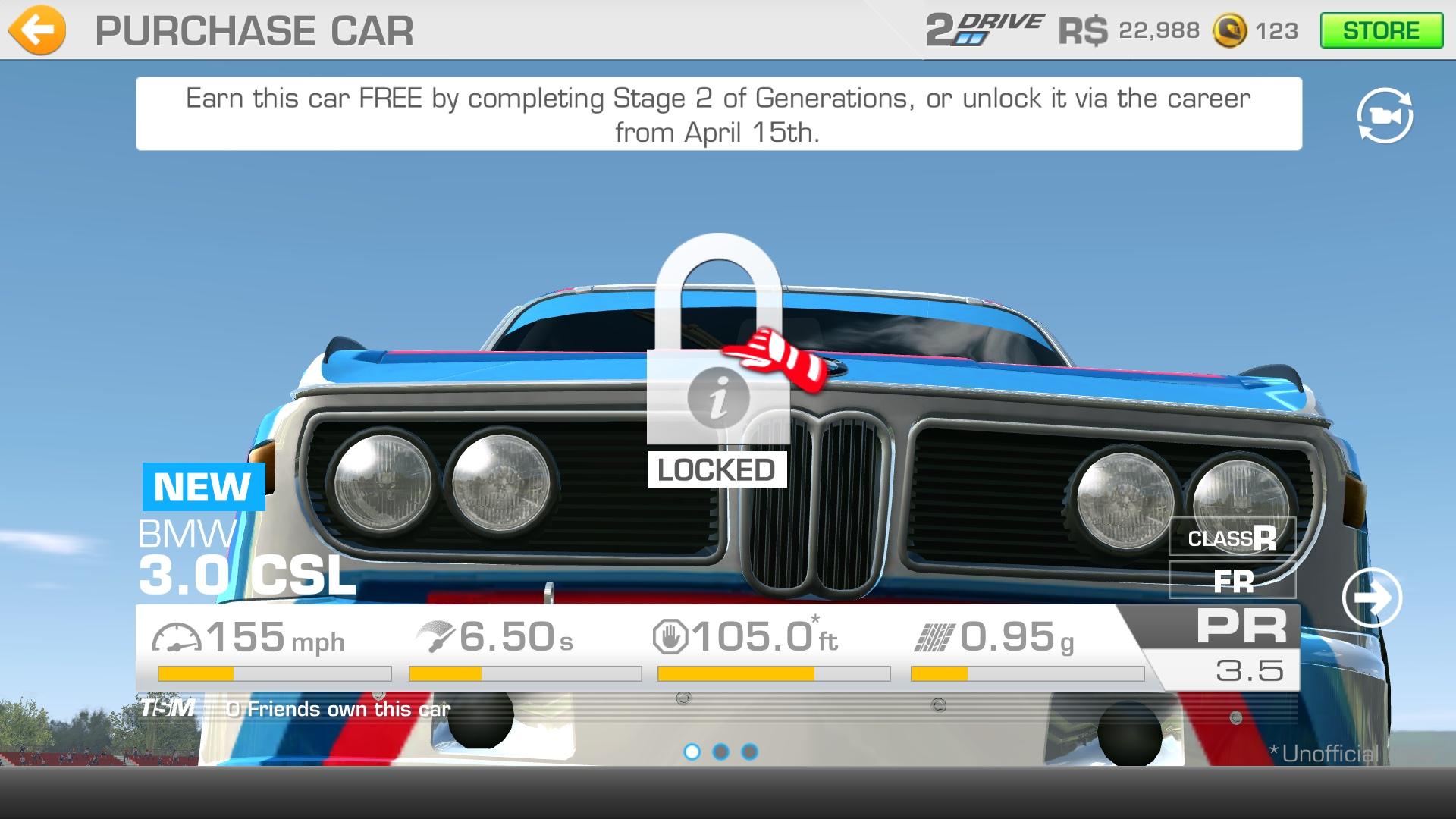
Task: Tap the PURCHASE CAR title header
Action: [253, 30]
